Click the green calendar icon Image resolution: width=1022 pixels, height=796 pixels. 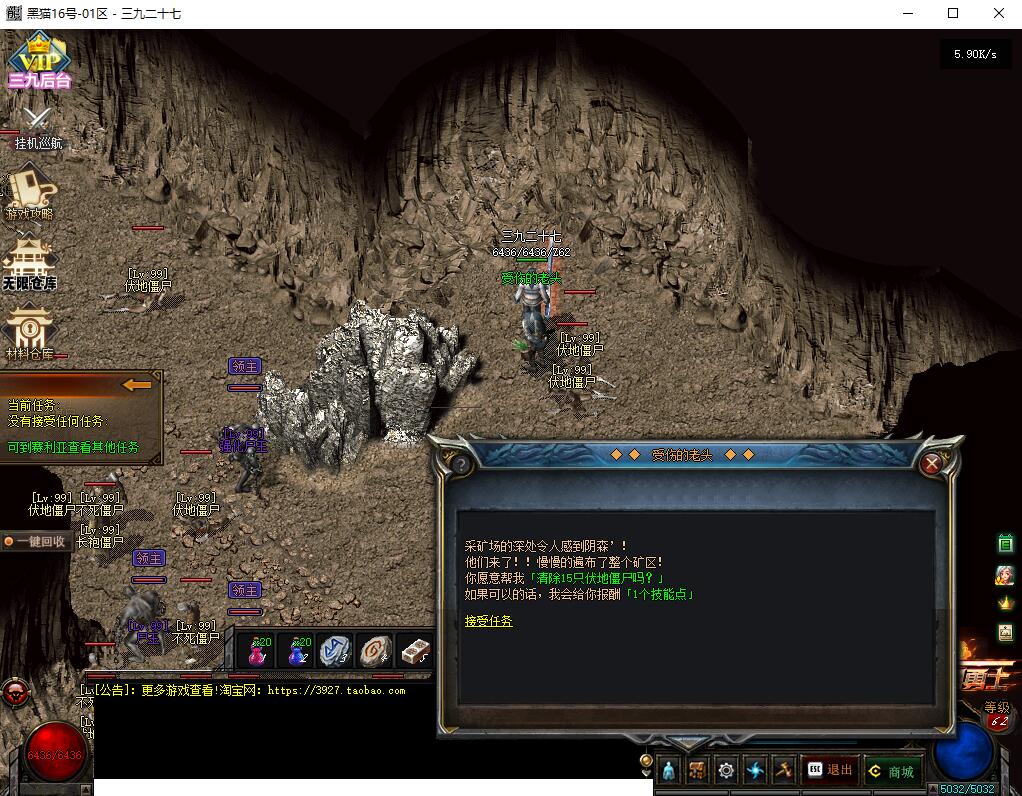click(1005, 544)
